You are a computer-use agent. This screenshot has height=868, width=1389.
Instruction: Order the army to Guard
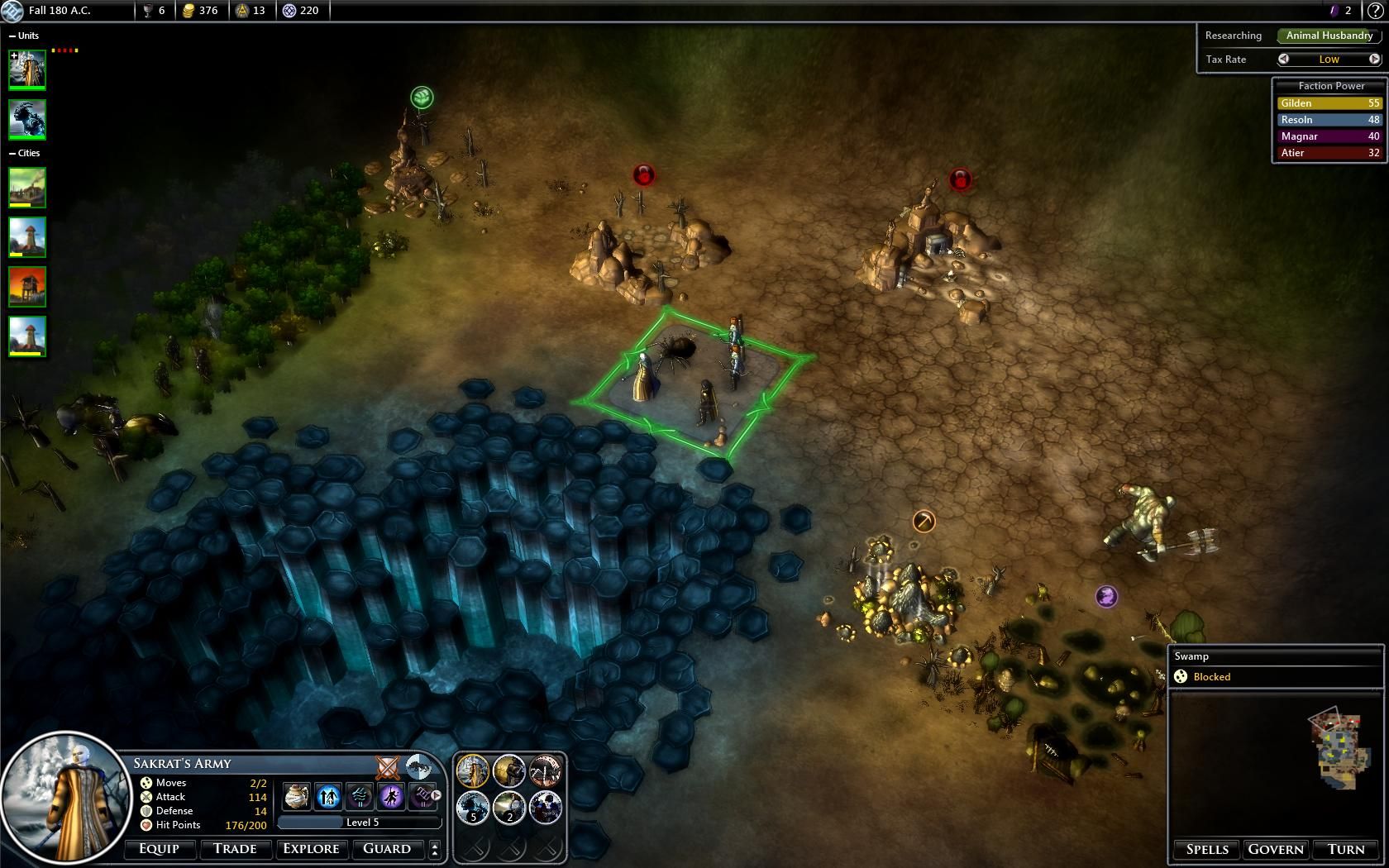click(x=387, y=849)
